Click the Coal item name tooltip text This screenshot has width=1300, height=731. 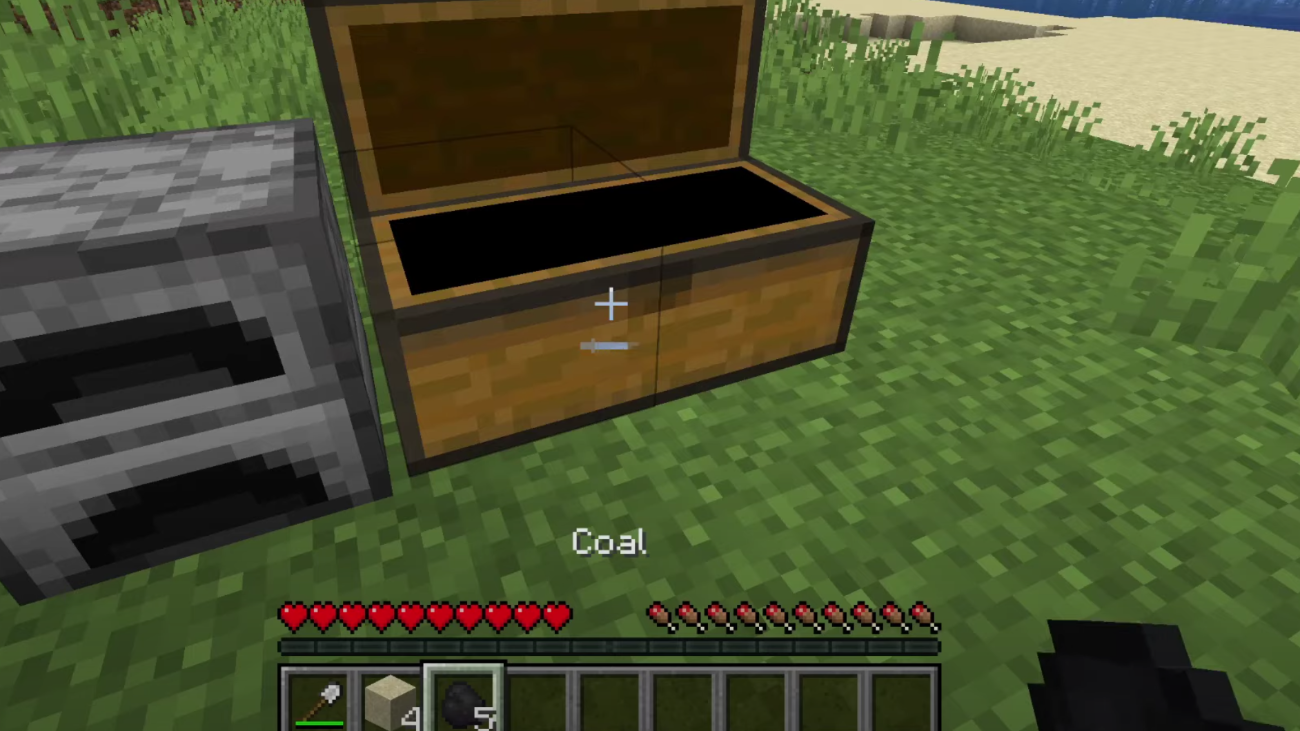(608, 542)
